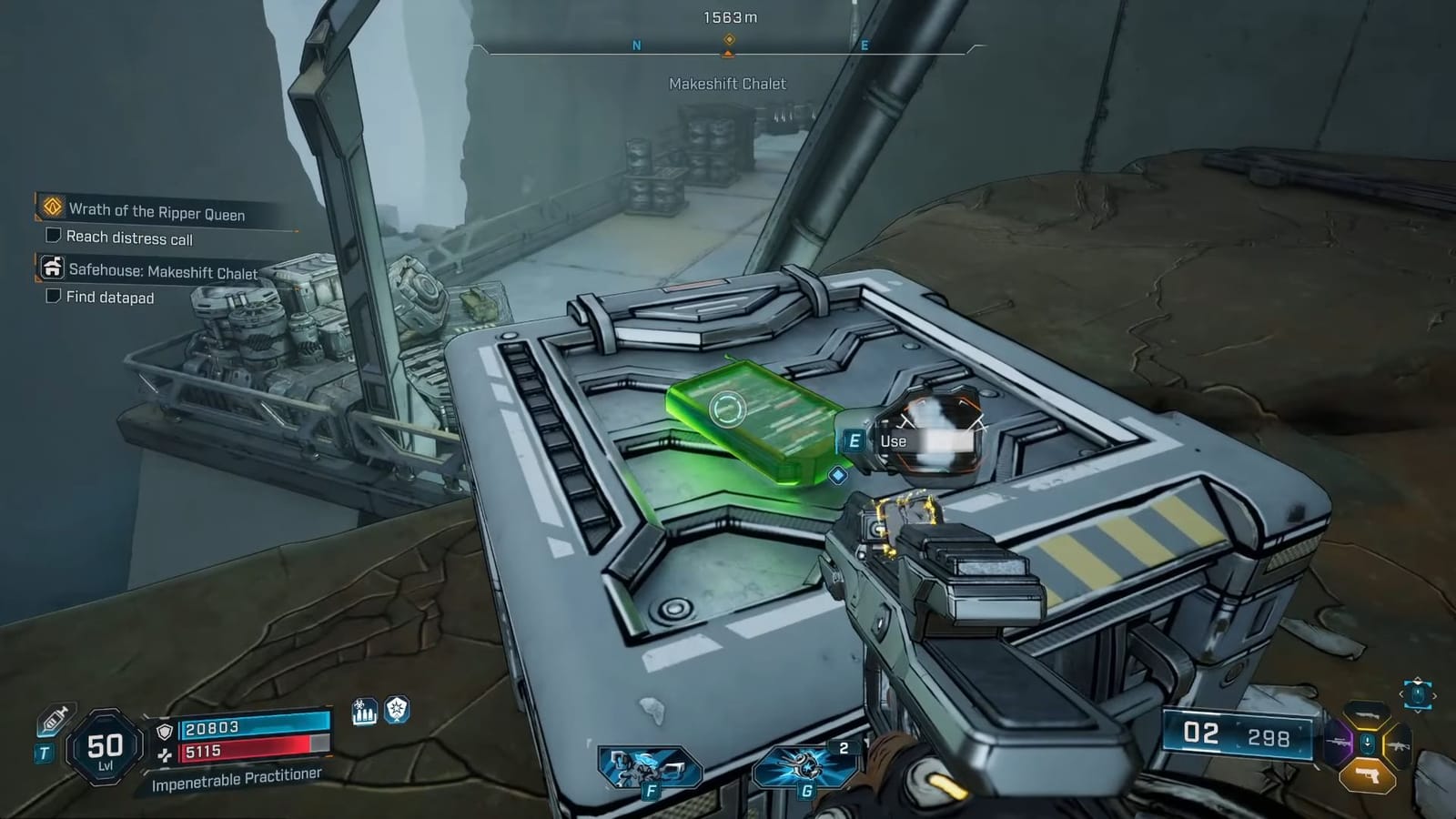The image size is (1456, 819).
Task: Select the assault rifle weapon slot
Action: pos(1400,744)
